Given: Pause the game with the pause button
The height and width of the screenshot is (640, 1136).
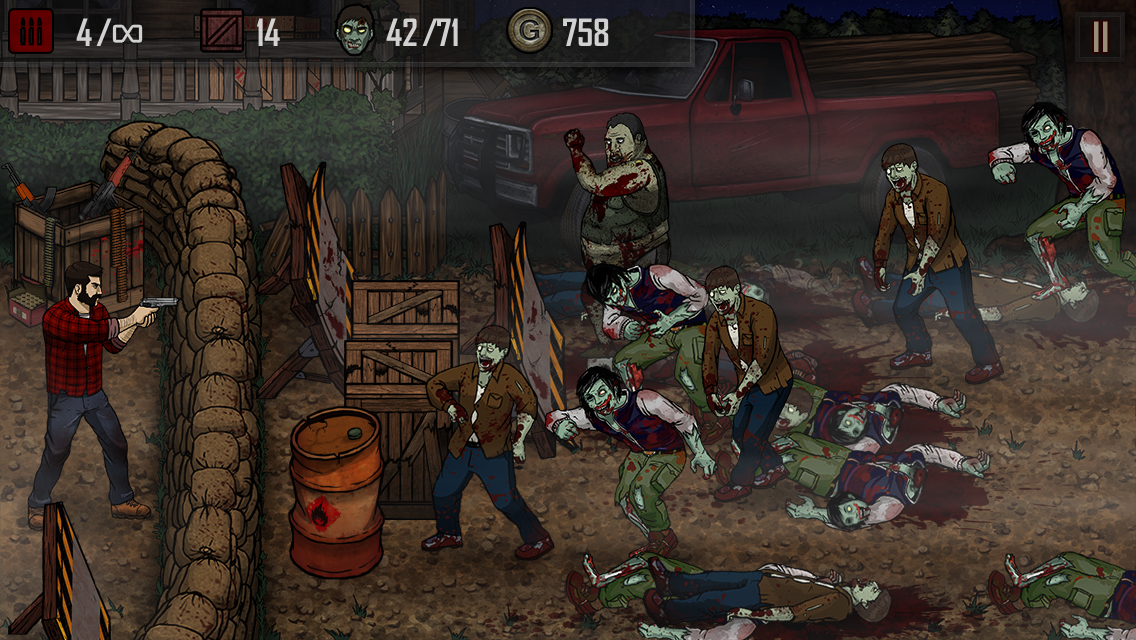Looking at the screenshot, I should pyautogui.click(x=1100, y=36).
